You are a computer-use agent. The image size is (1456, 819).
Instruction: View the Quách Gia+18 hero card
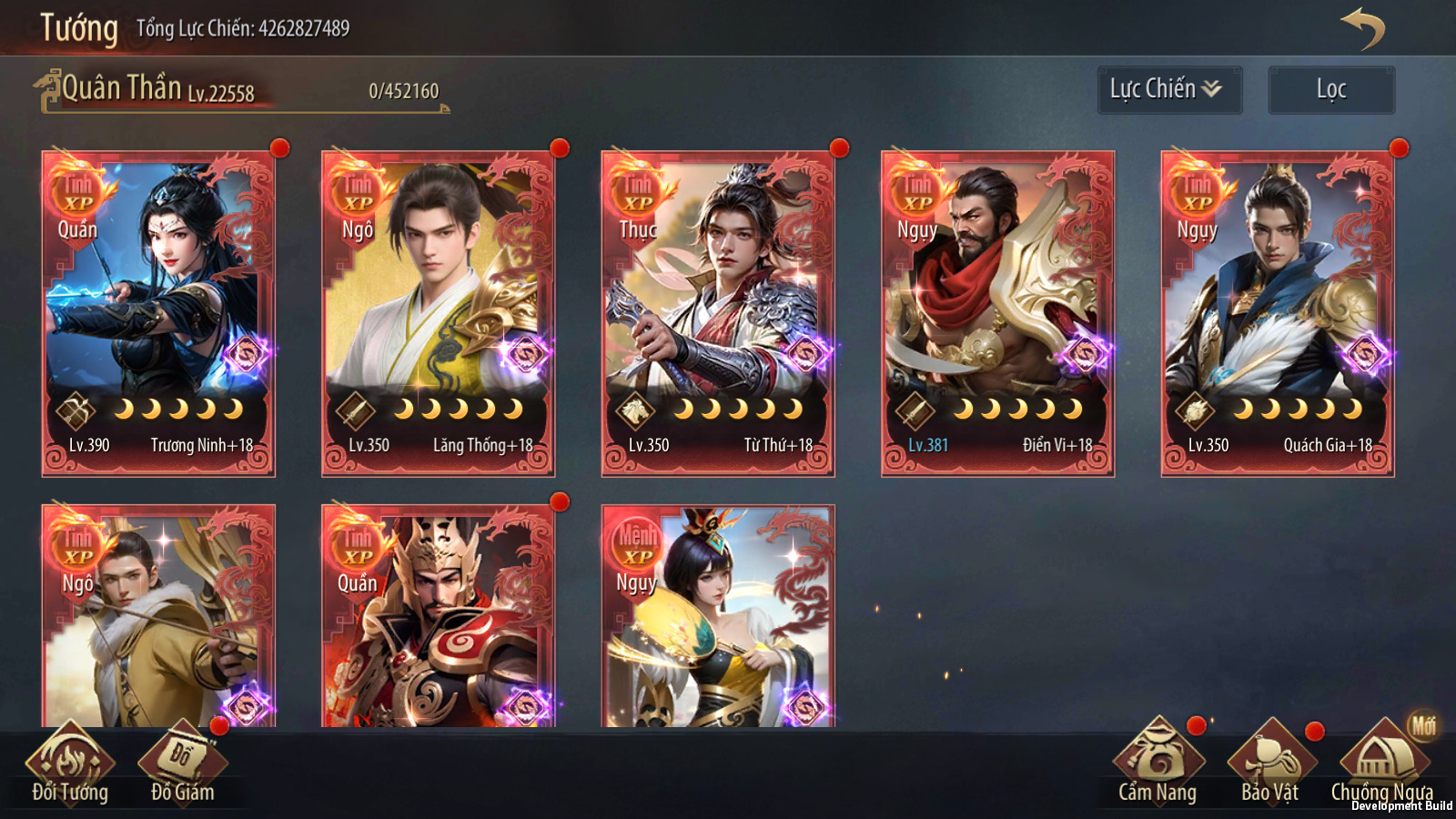[1278, 313]
